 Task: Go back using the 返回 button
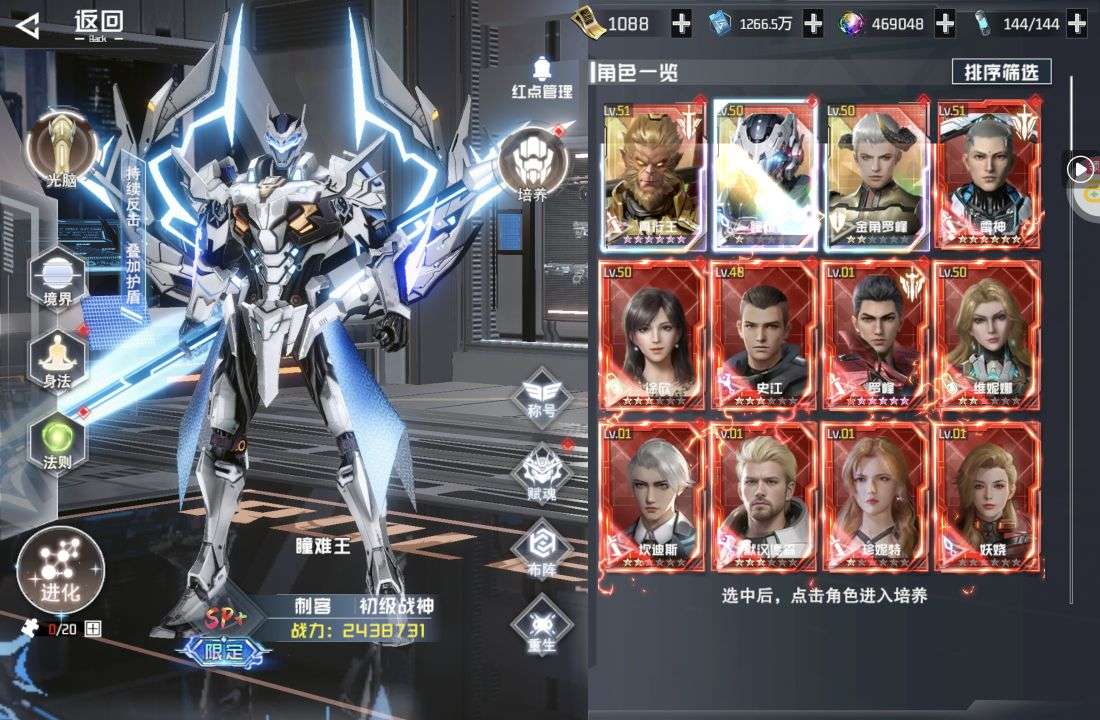click(x=70, y=24)
